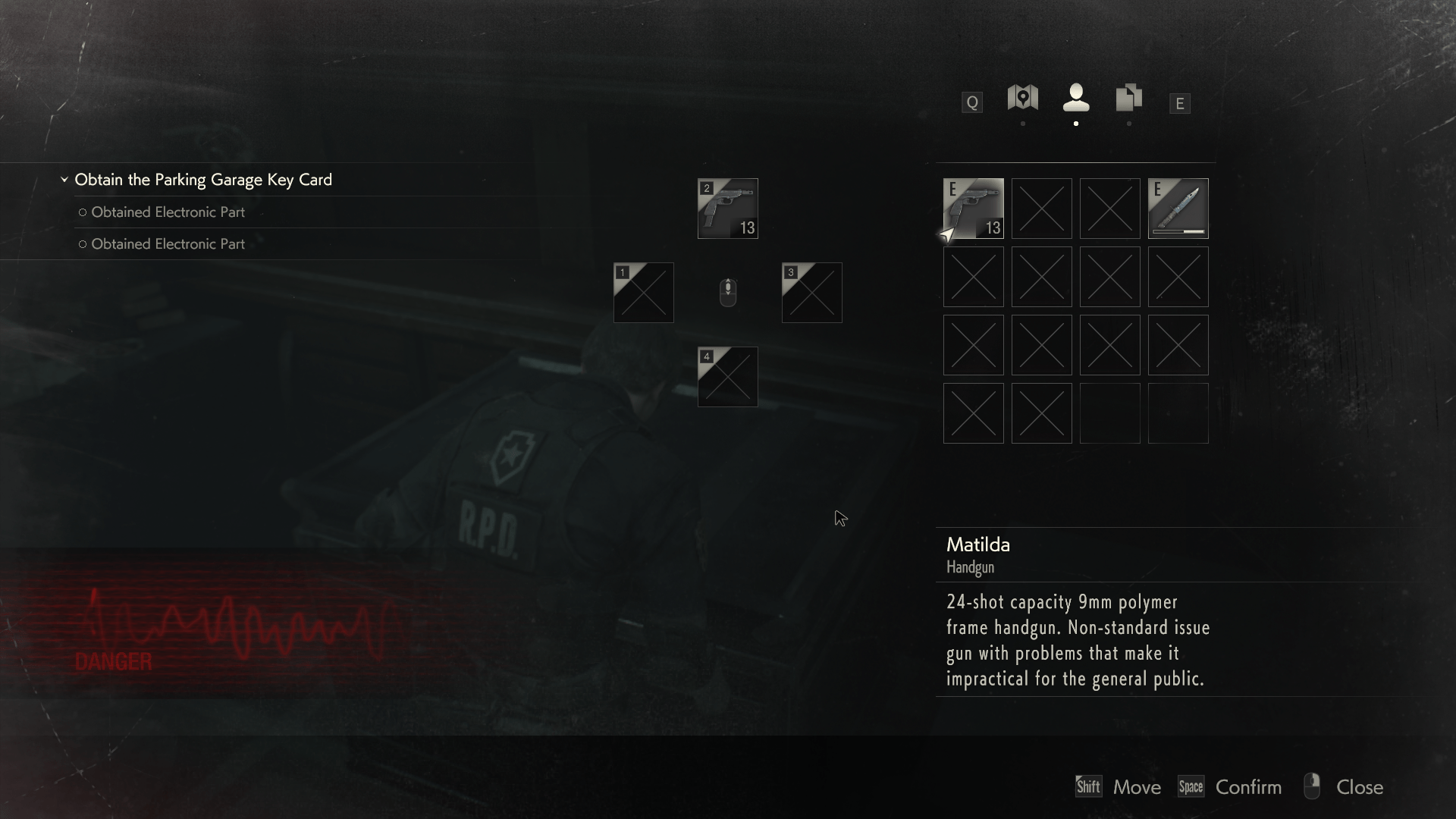Open the Map tab

1022,98
